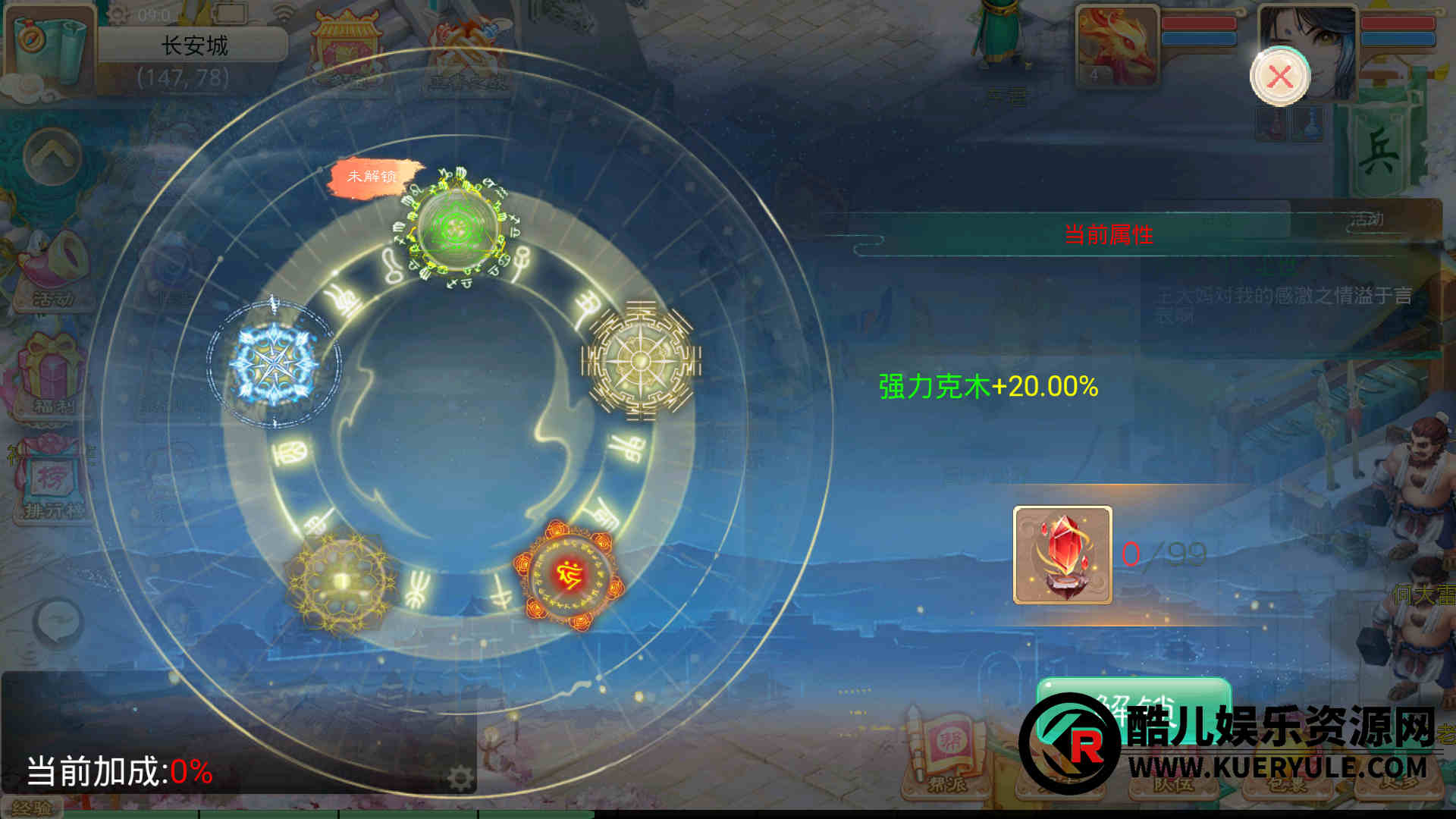Close the five-element panel with red X
The image size is (1456, 819).
click(x=1280, y=77)
